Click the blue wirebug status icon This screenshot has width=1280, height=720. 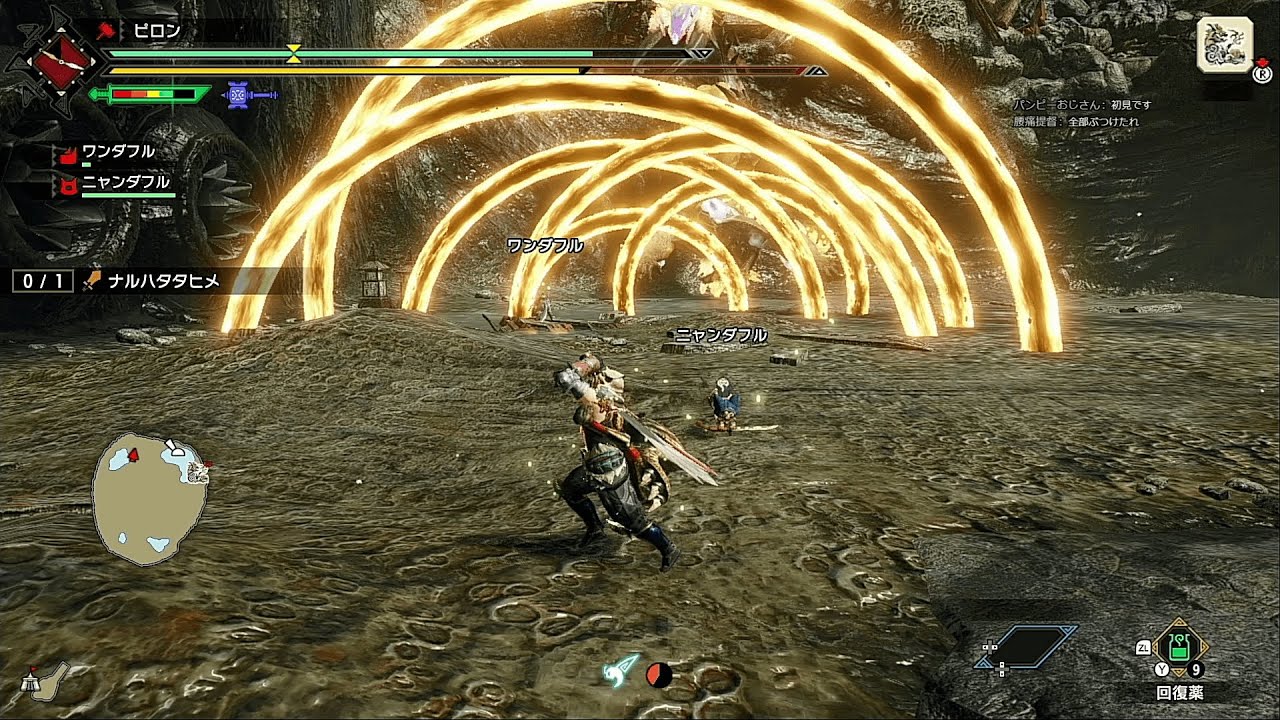pos(238,95)
